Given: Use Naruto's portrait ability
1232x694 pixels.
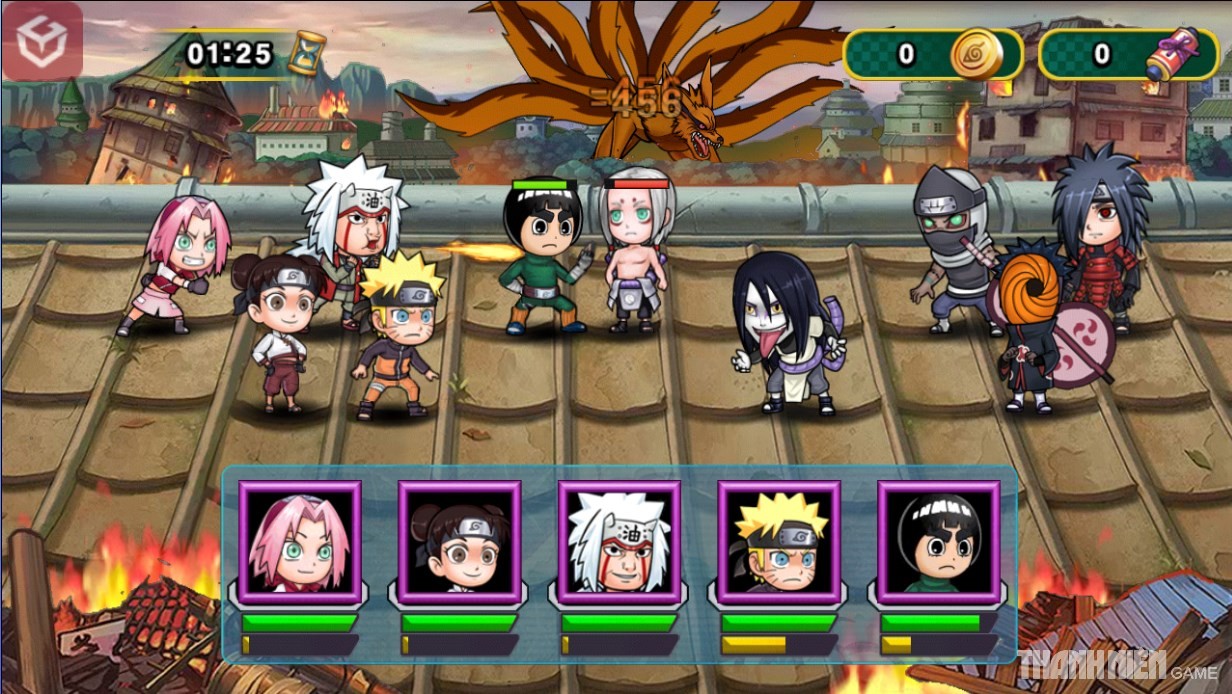Looking at the screenshot, I should 779,542.
